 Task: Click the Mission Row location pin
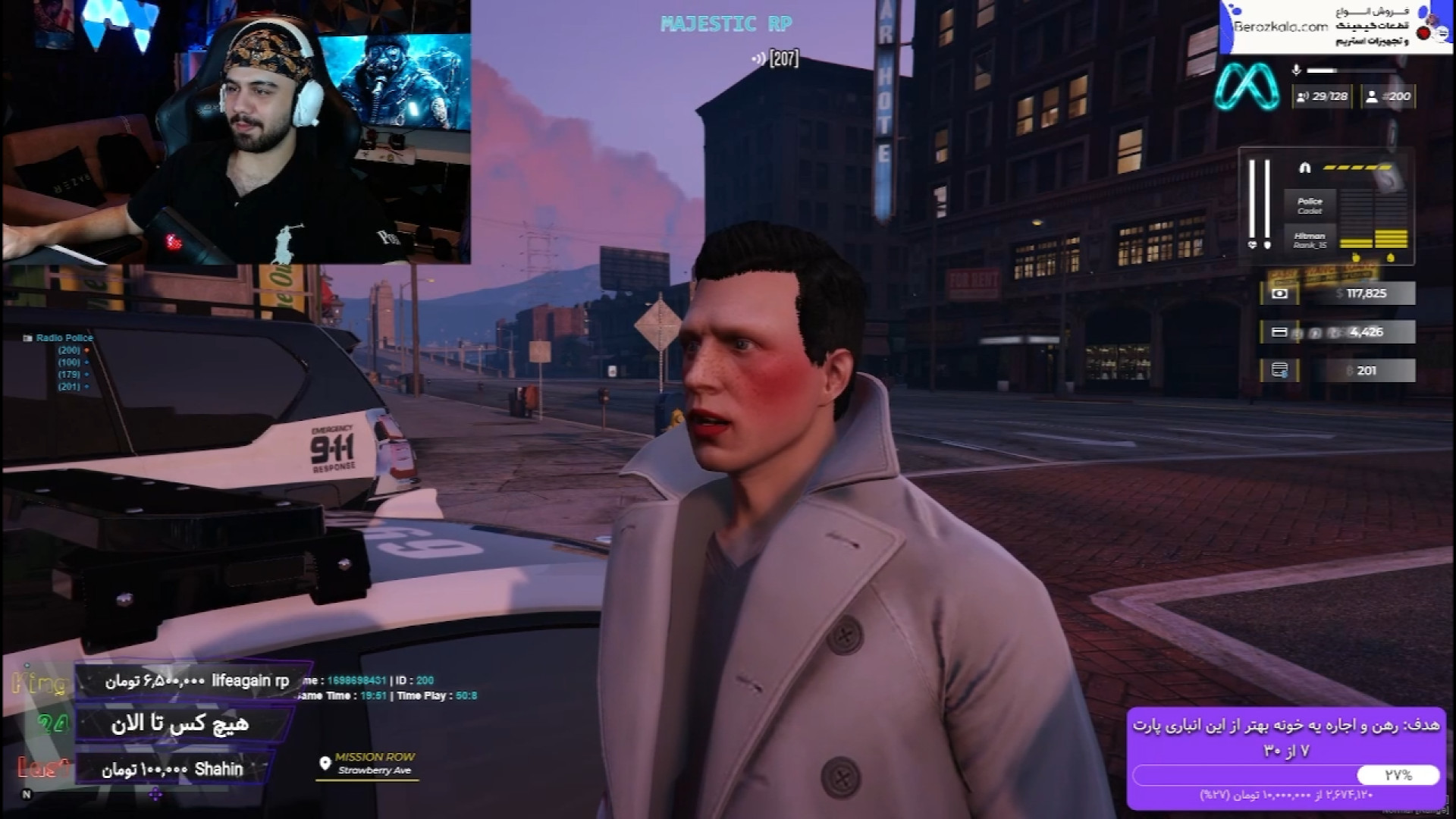click(x=325, y=763)
